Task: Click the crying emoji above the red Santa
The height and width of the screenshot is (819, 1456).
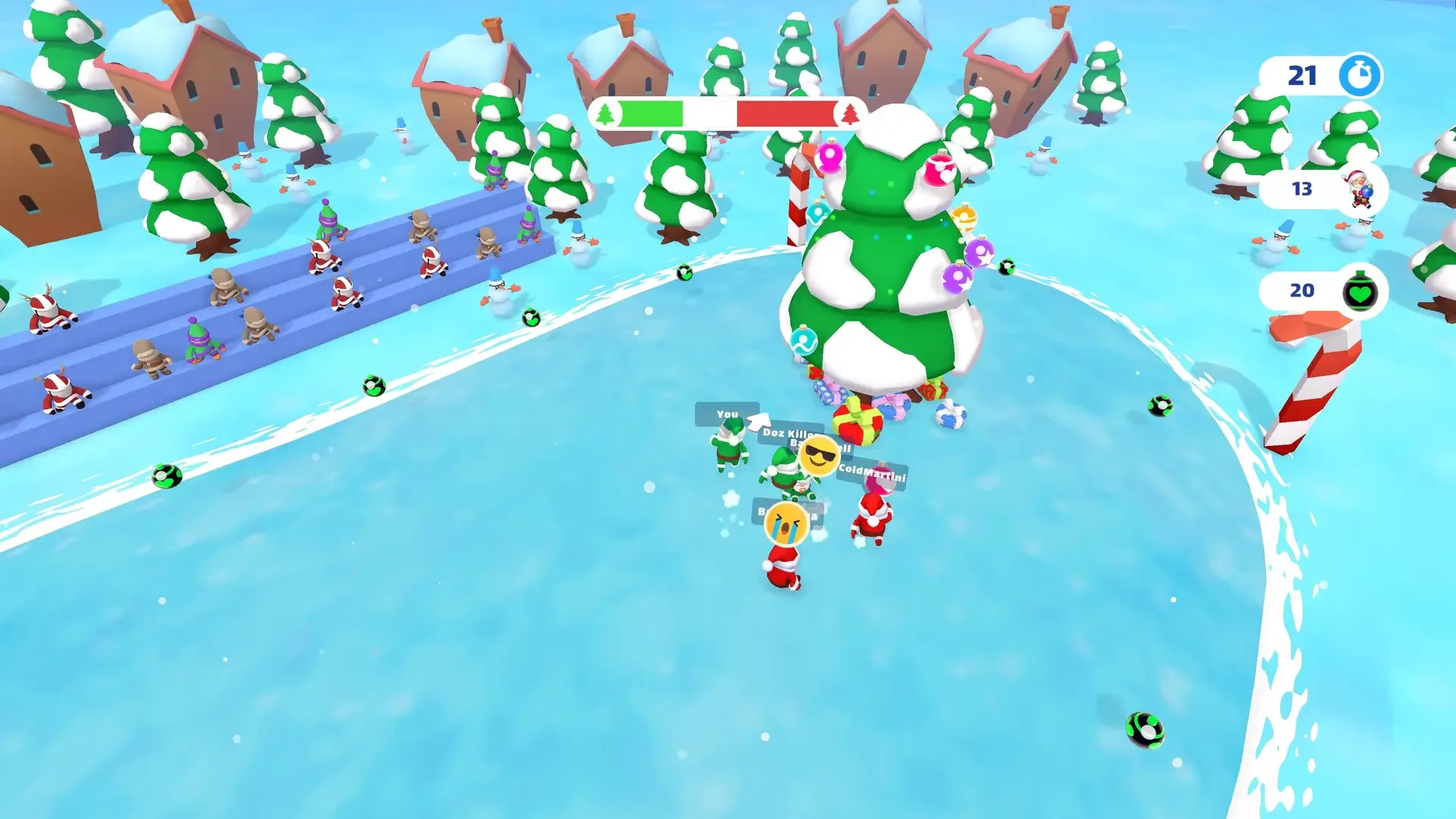Action: [786, 523]
